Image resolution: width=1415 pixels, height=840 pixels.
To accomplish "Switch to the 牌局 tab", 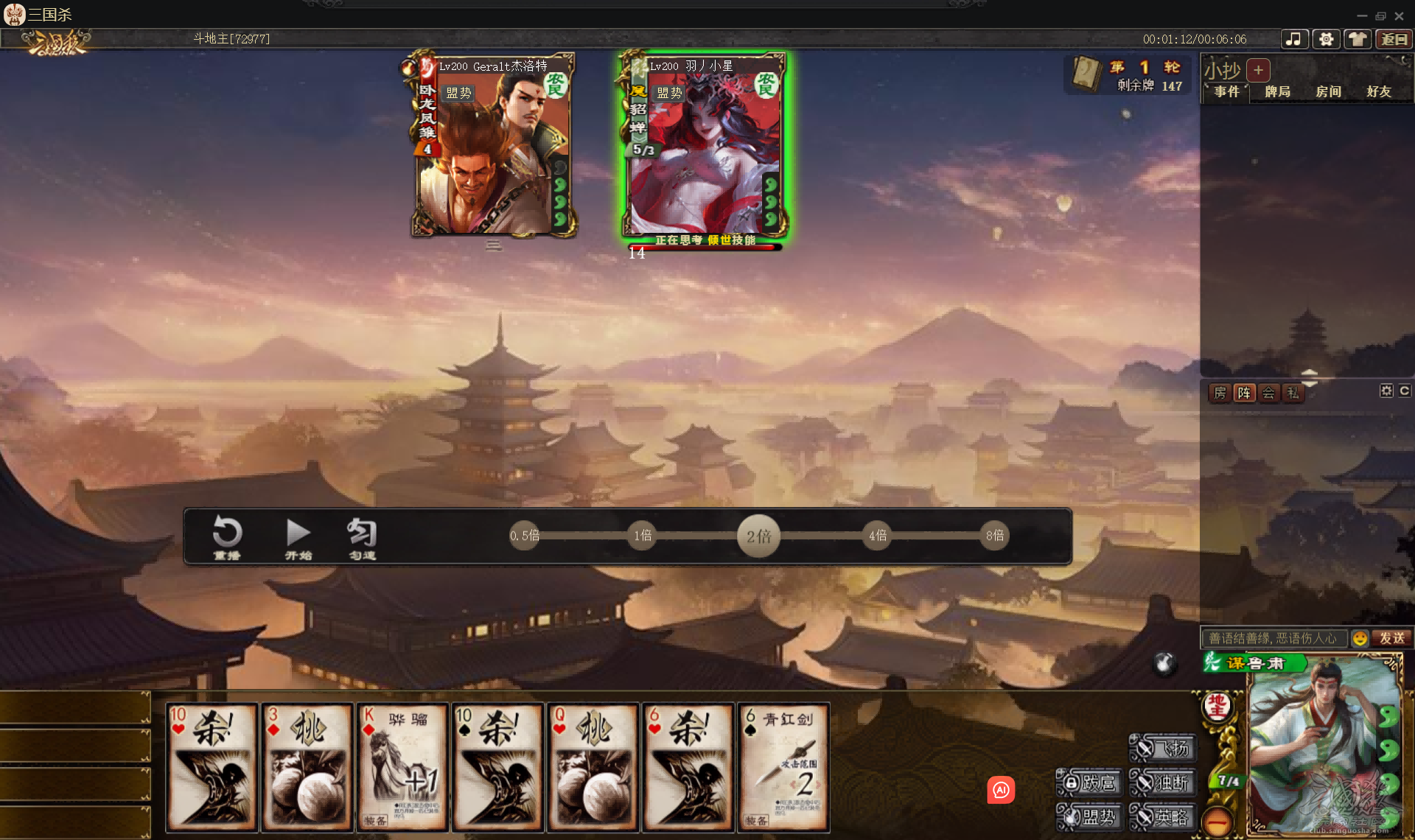I will tap(1277, 91).
